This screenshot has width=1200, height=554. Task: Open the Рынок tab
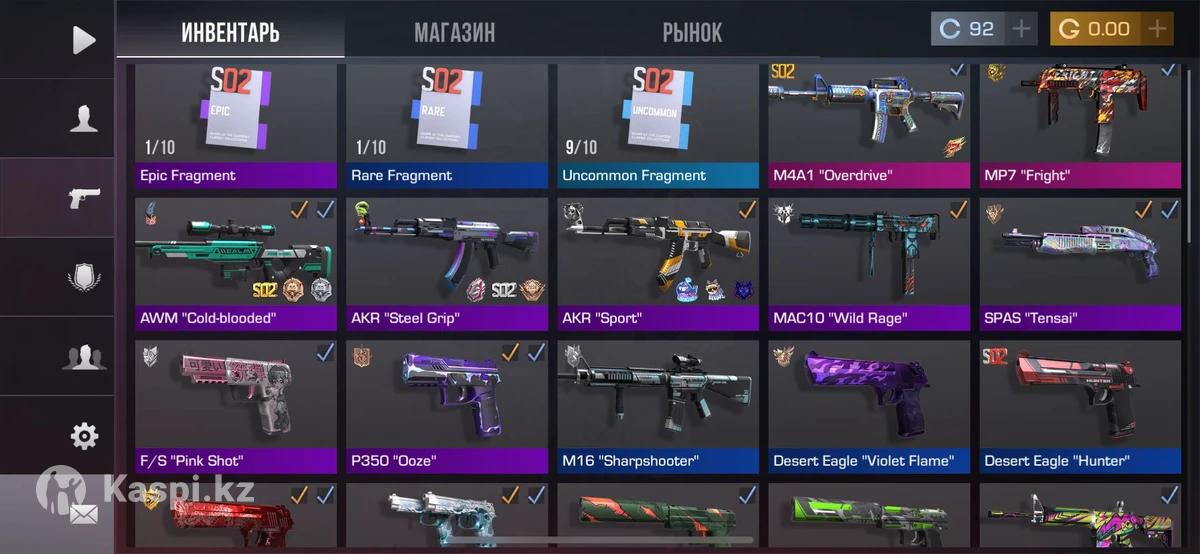(x=691, y=32)
